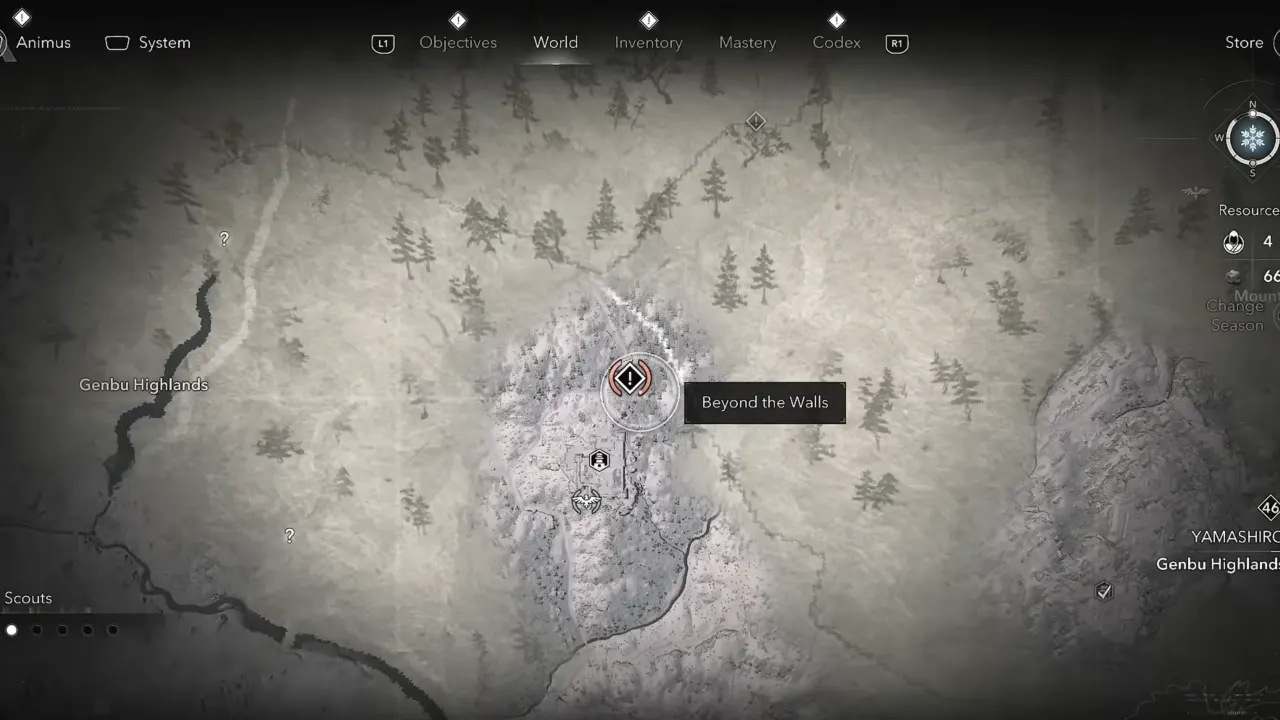Select the completed checkmark marker near Genbu Highlands
Image resolution: width=1280 pixels, height=720 pixels.
point(1103,591)
